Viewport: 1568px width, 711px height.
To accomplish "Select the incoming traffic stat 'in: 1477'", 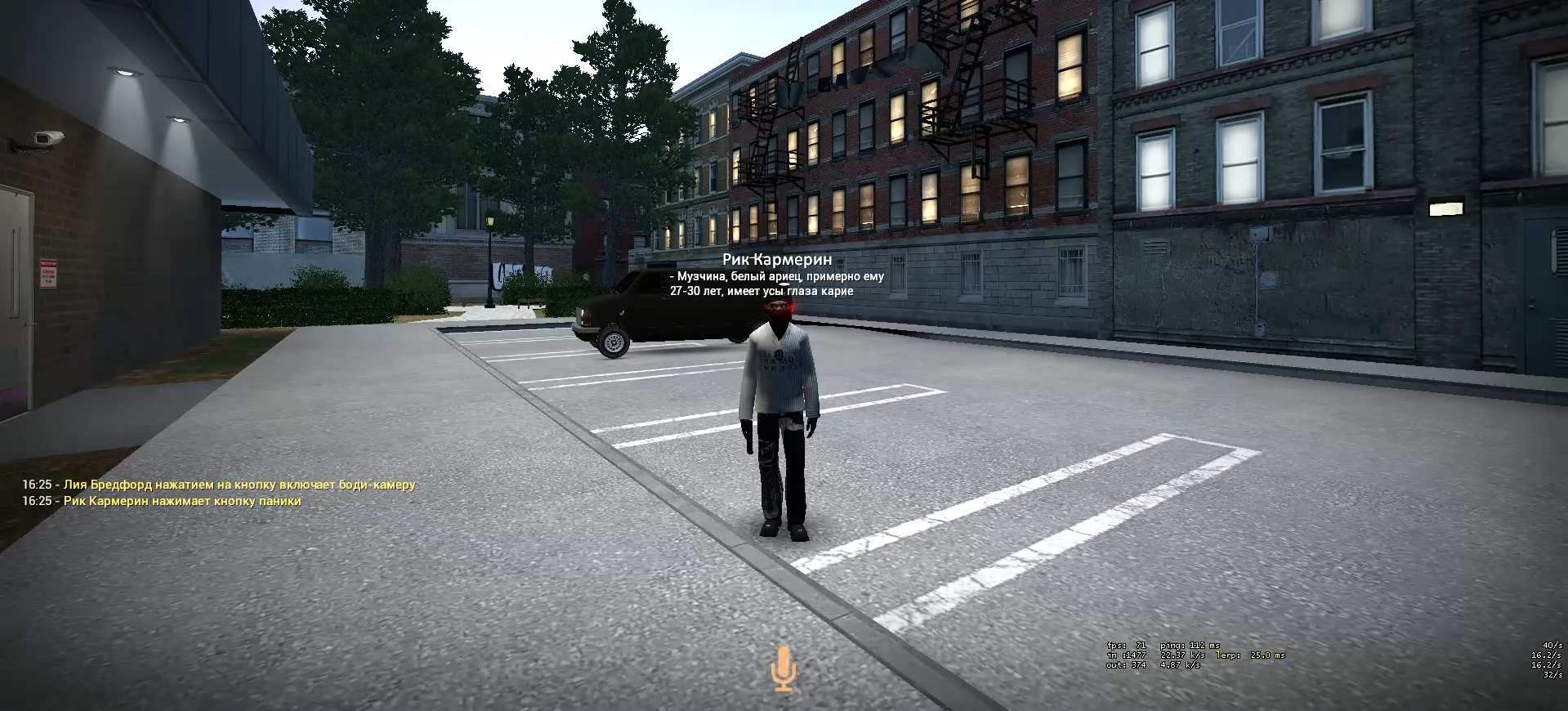I will (x=1128, y=654).
